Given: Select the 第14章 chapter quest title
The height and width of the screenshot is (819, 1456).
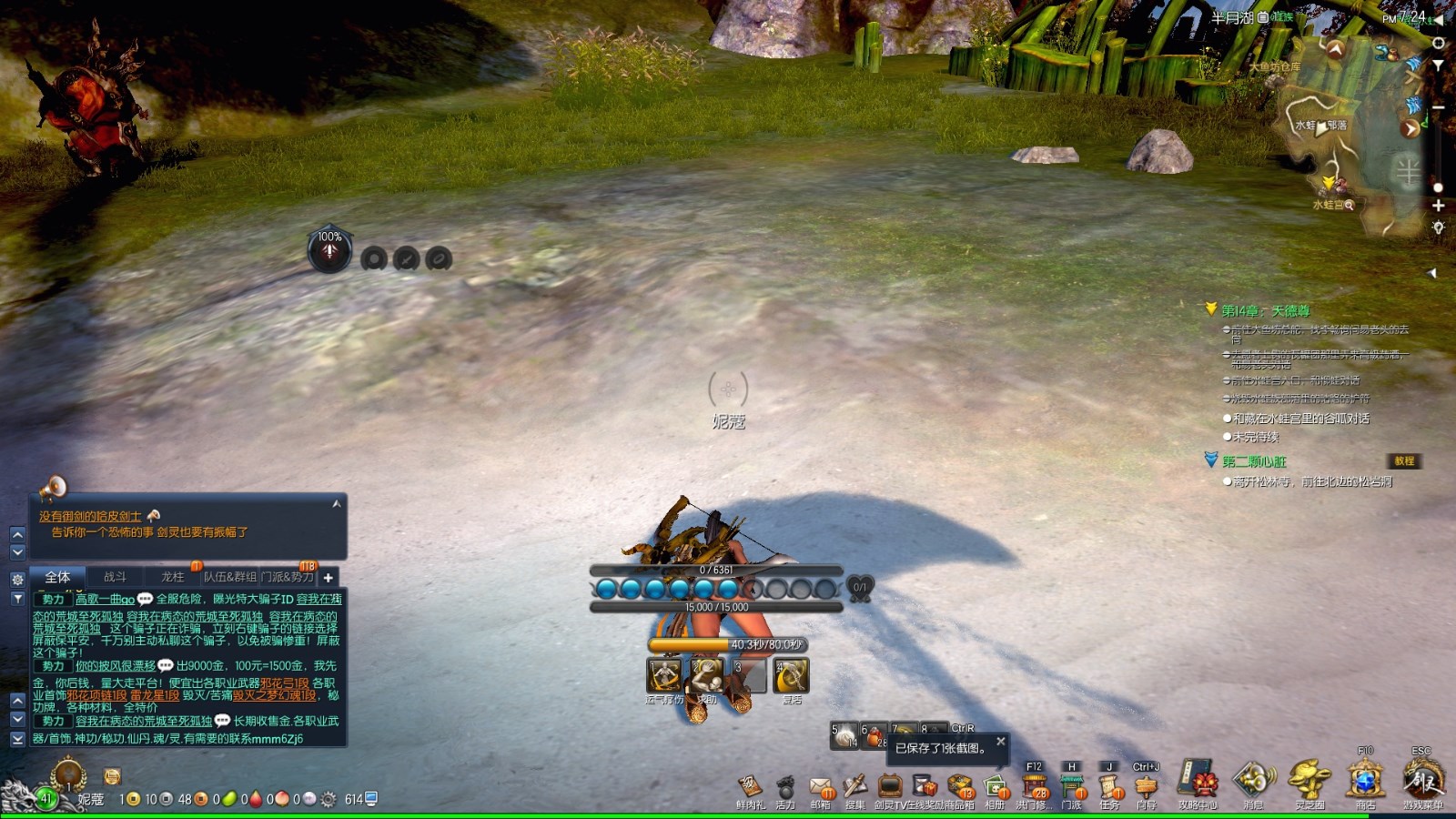Looking at the screenshot, I should (x=1265, y=311).
